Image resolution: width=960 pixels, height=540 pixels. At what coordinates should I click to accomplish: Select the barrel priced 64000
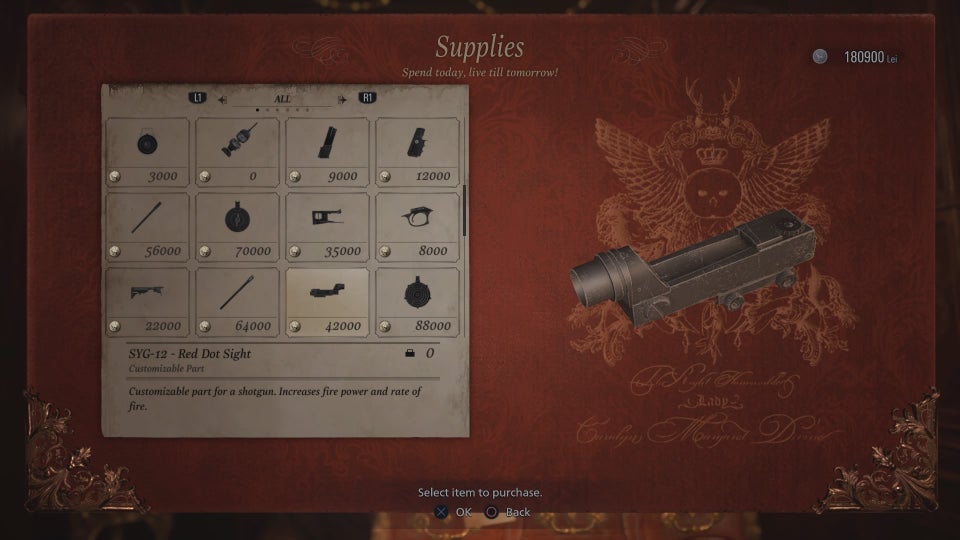[x=237, y=301]
